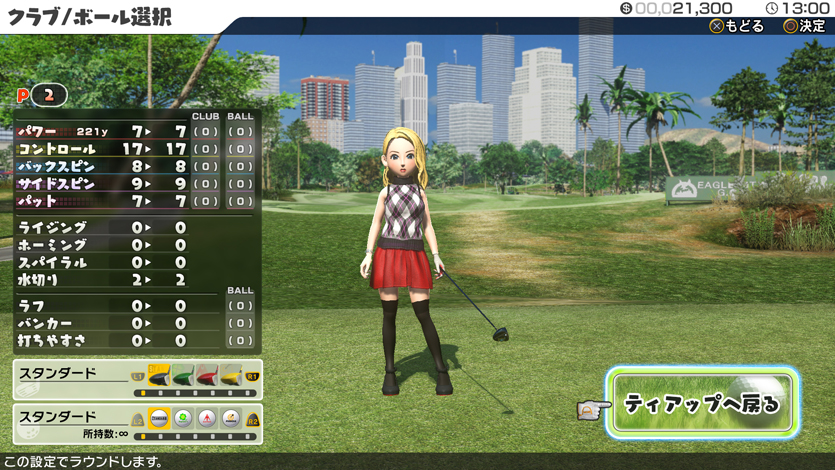The image size is (835, 470).
Task: Choose the ball with green logo
Action: [x=183, y=420]
